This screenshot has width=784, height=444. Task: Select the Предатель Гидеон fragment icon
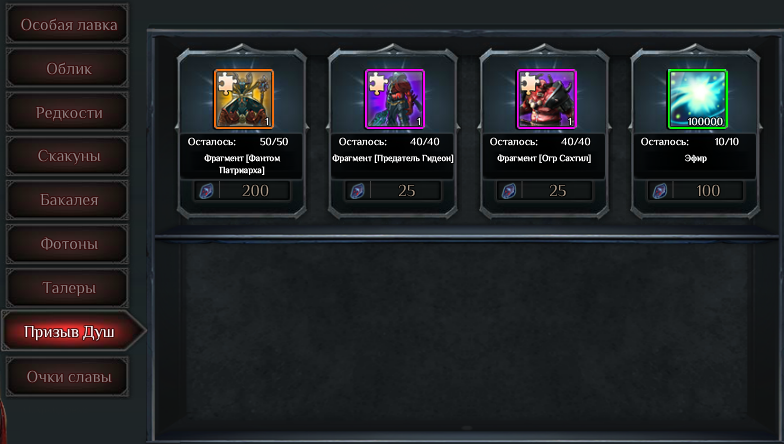(394, 99)
